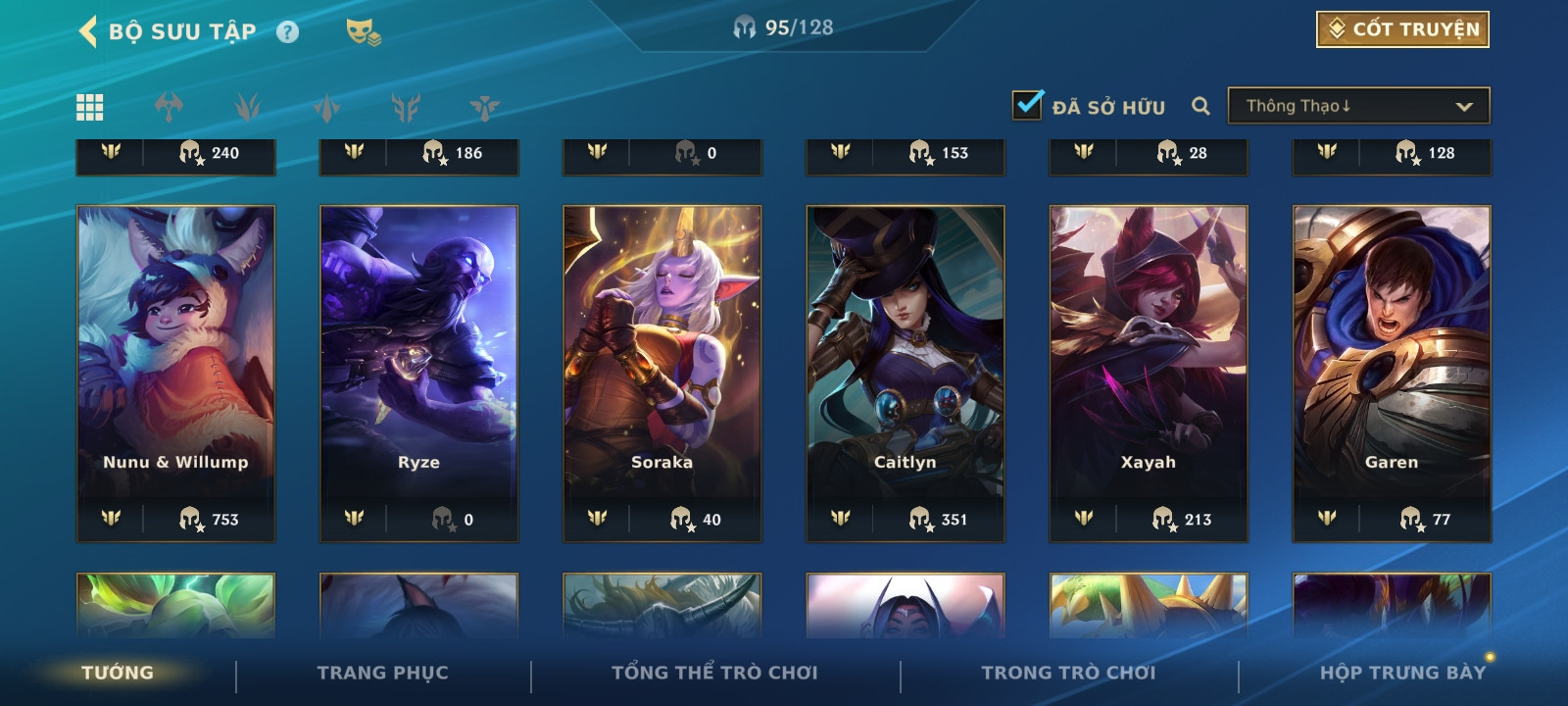Image resolution: width=1568 pixels, height=706 pixels.
Task: Choose the Ryze champion card
Action: tap(419, 373)
